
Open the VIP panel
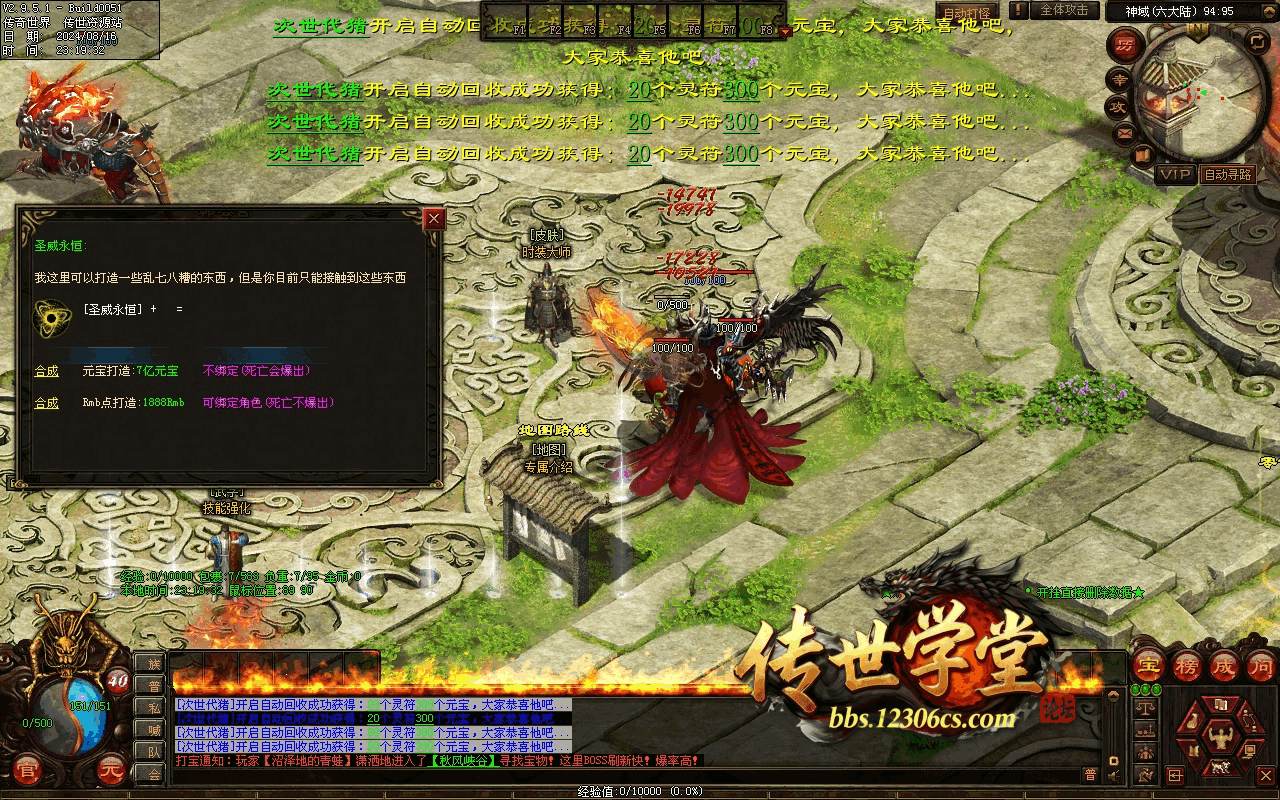coord(1176,174)
